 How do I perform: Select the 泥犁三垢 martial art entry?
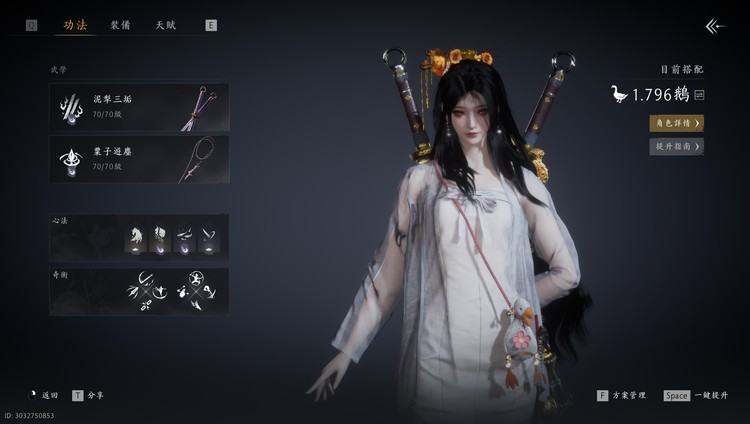pyautogui.click(x=139, y=107)
